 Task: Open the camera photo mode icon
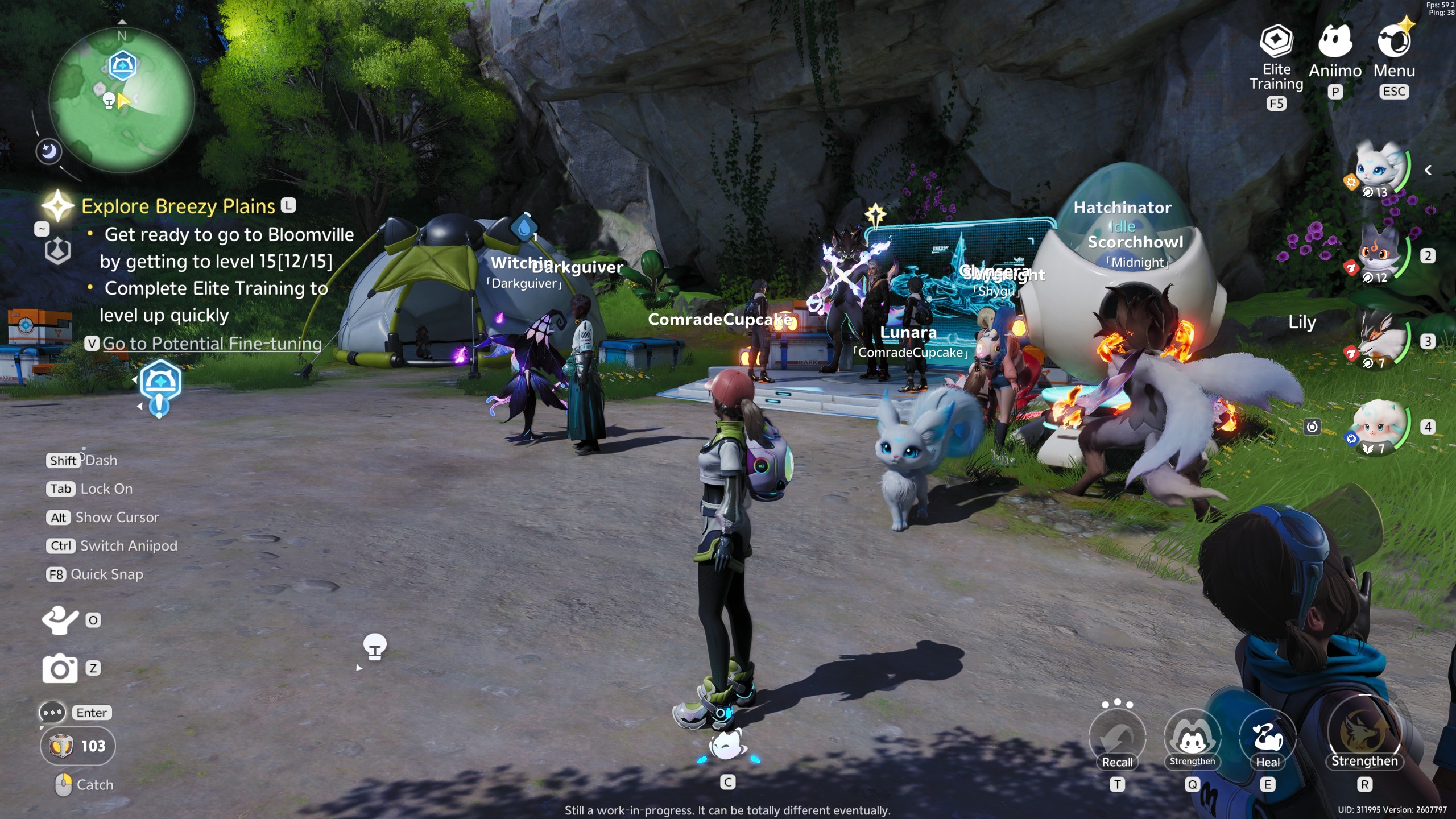pyautogui.click(x=61, y=669)
